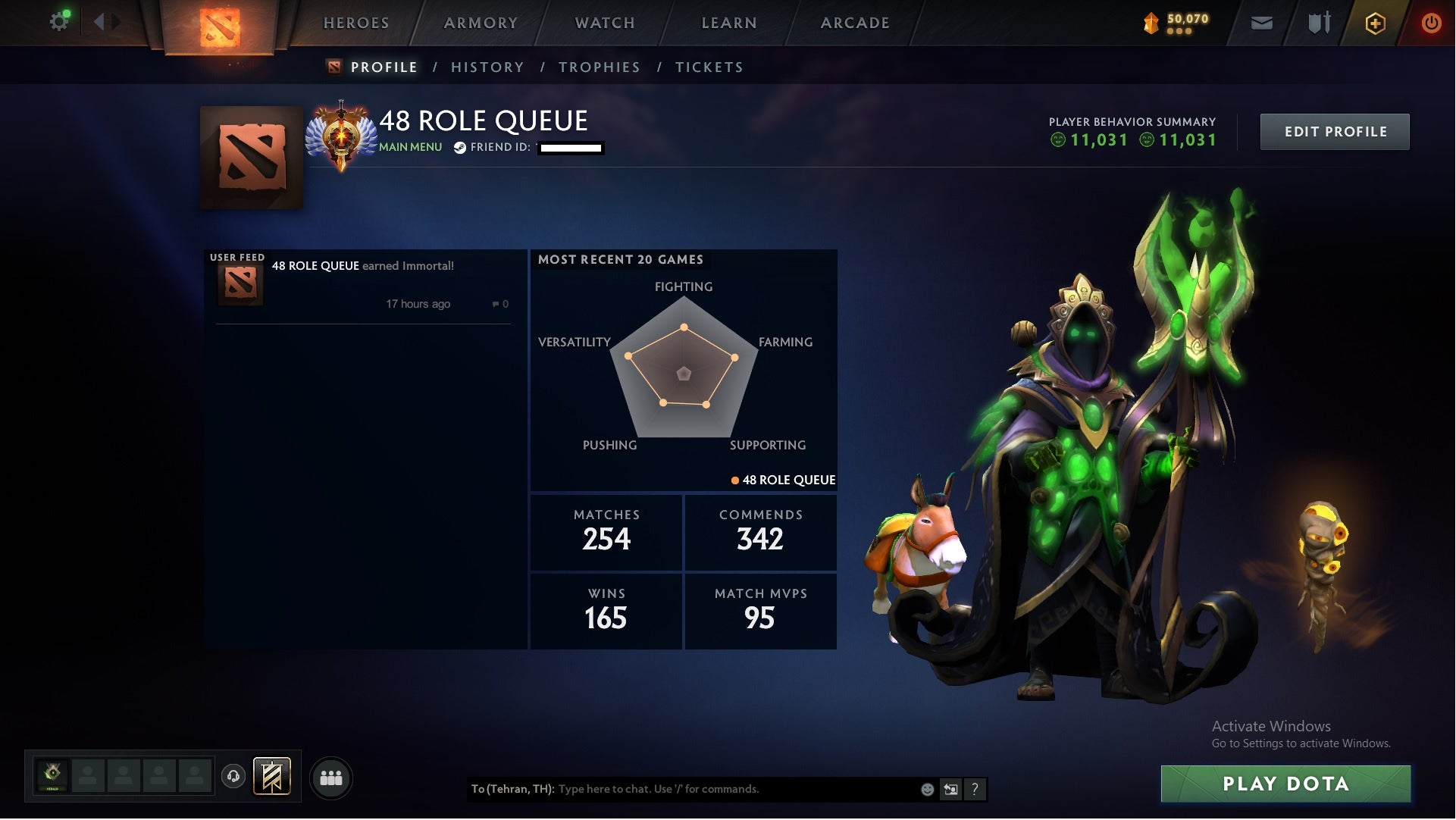
Task: Click the guild banner icon near party slots
Action: pos(273,777)
